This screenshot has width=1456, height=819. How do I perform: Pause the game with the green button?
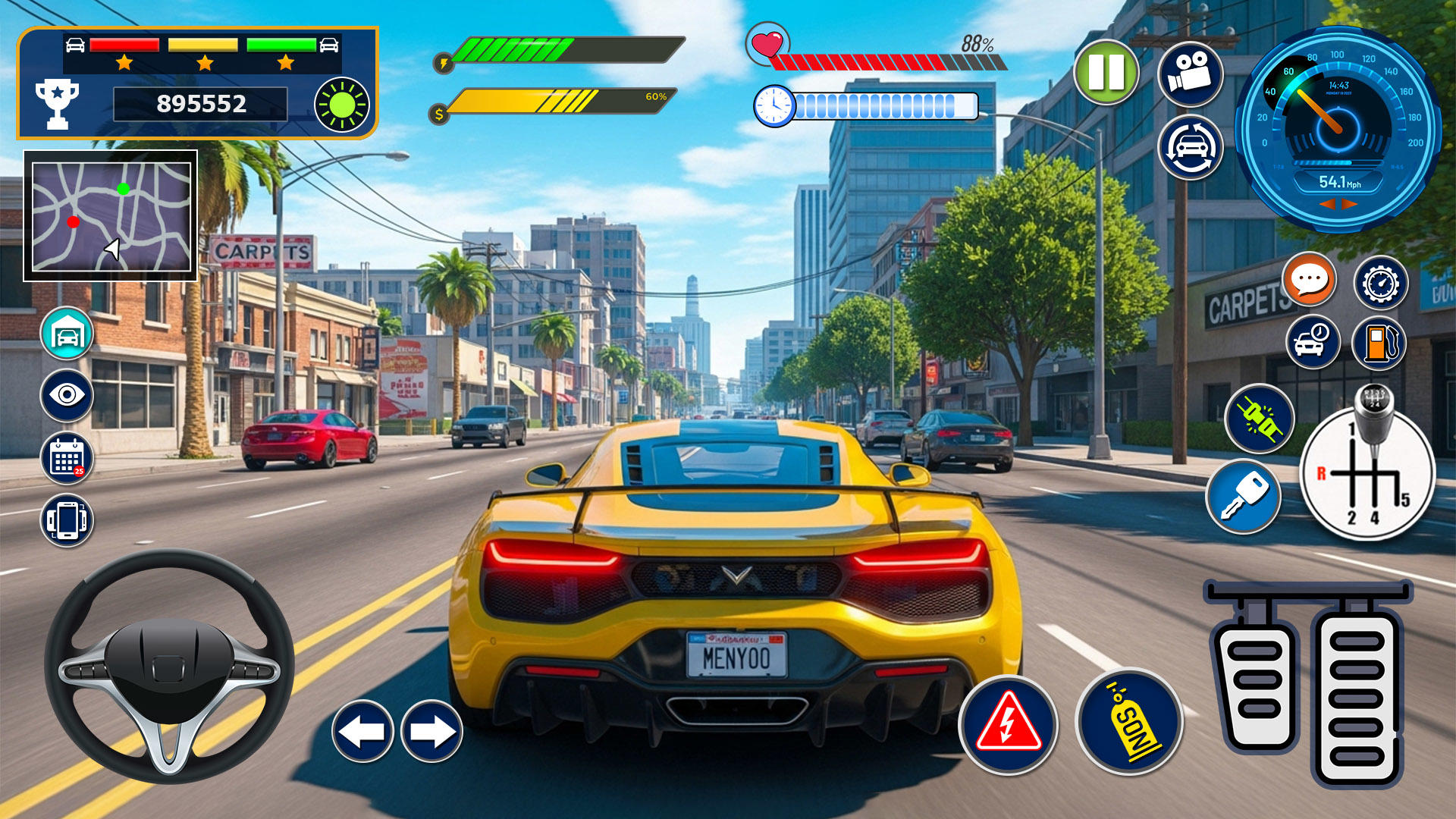click(1106, 73)
